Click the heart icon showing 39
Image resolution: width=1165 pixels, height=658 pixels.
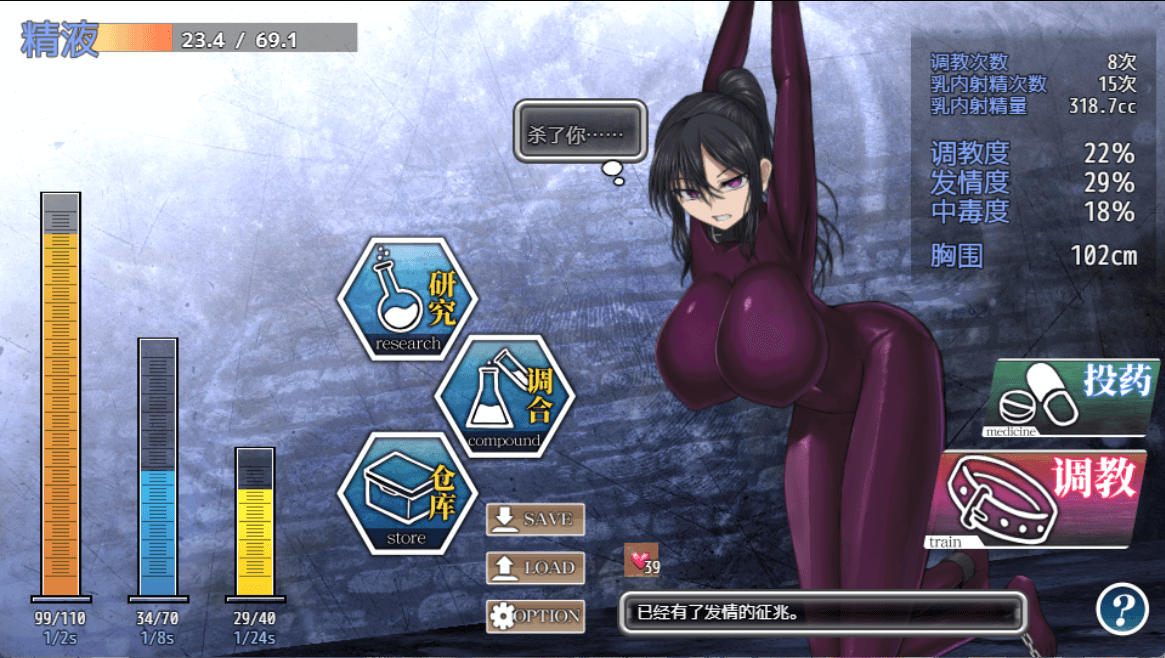coord(640,562)
